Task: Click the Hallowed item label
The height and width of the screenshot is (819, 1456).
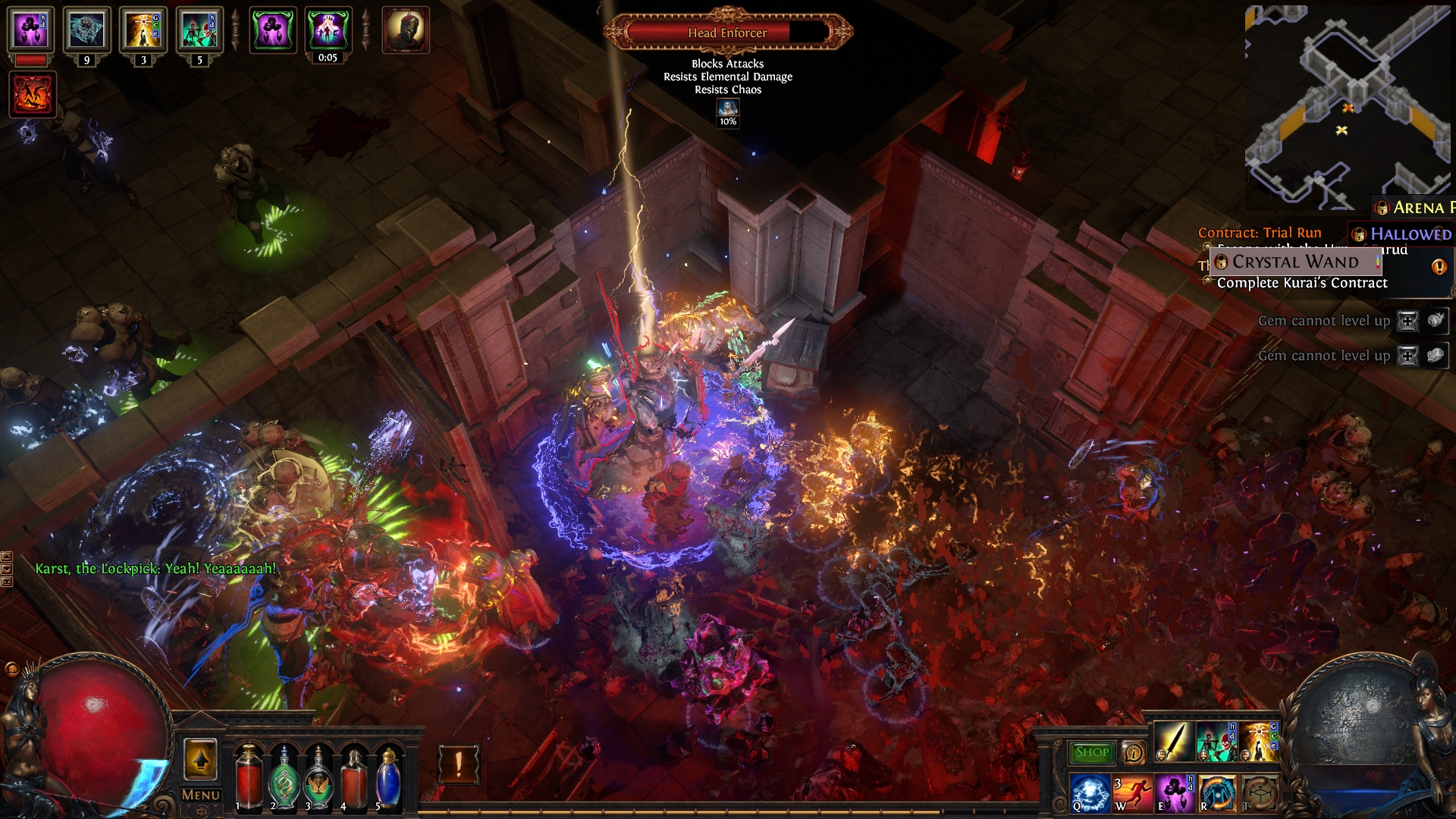Action: (x=1410, y=234)
